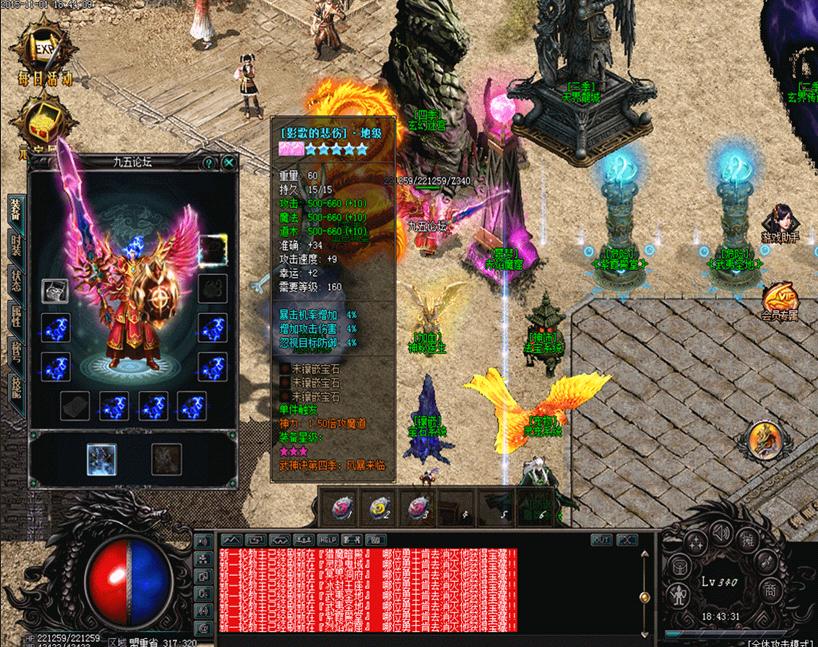Open the 每日活动 daily events icon

point(38,58)
